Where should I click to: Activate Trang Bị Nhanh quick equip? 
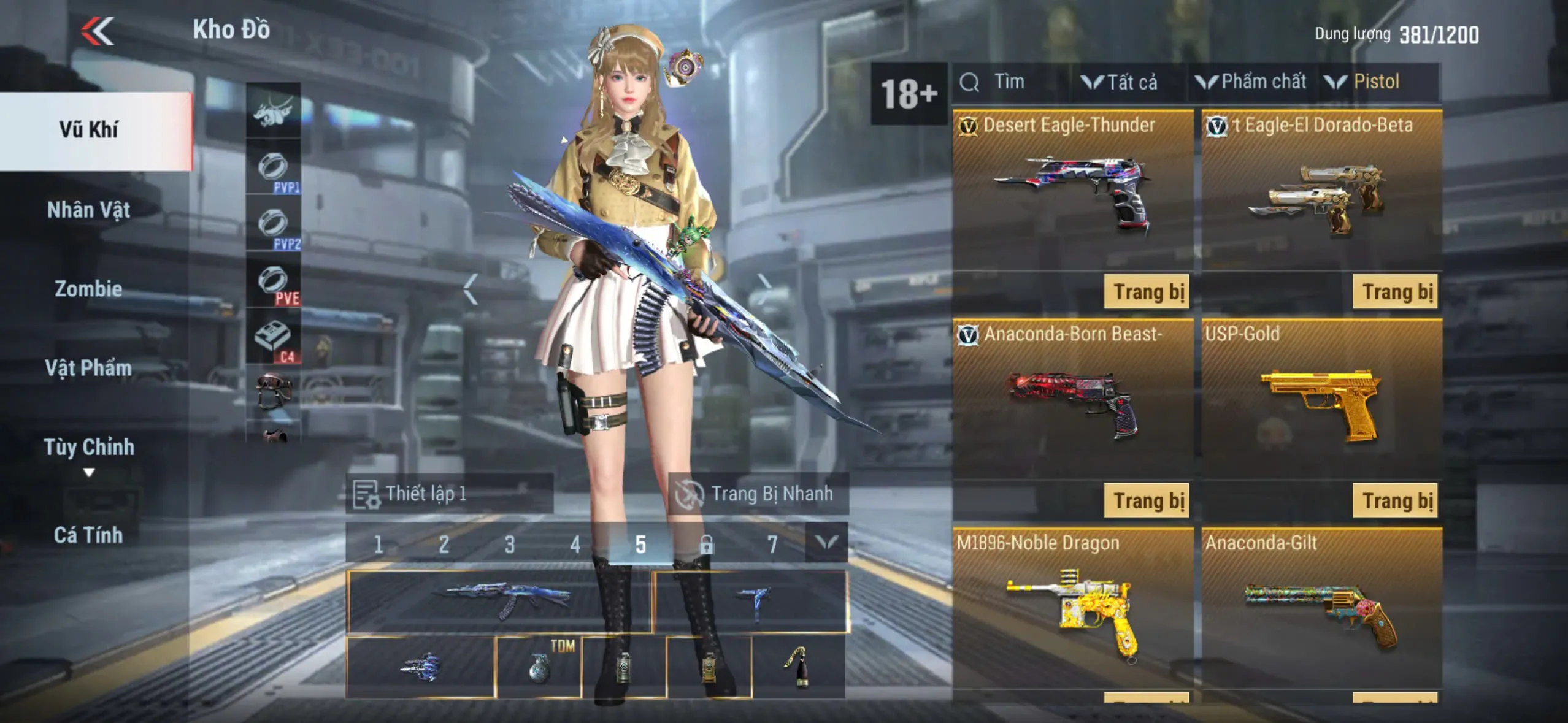[x=758, y=494]
